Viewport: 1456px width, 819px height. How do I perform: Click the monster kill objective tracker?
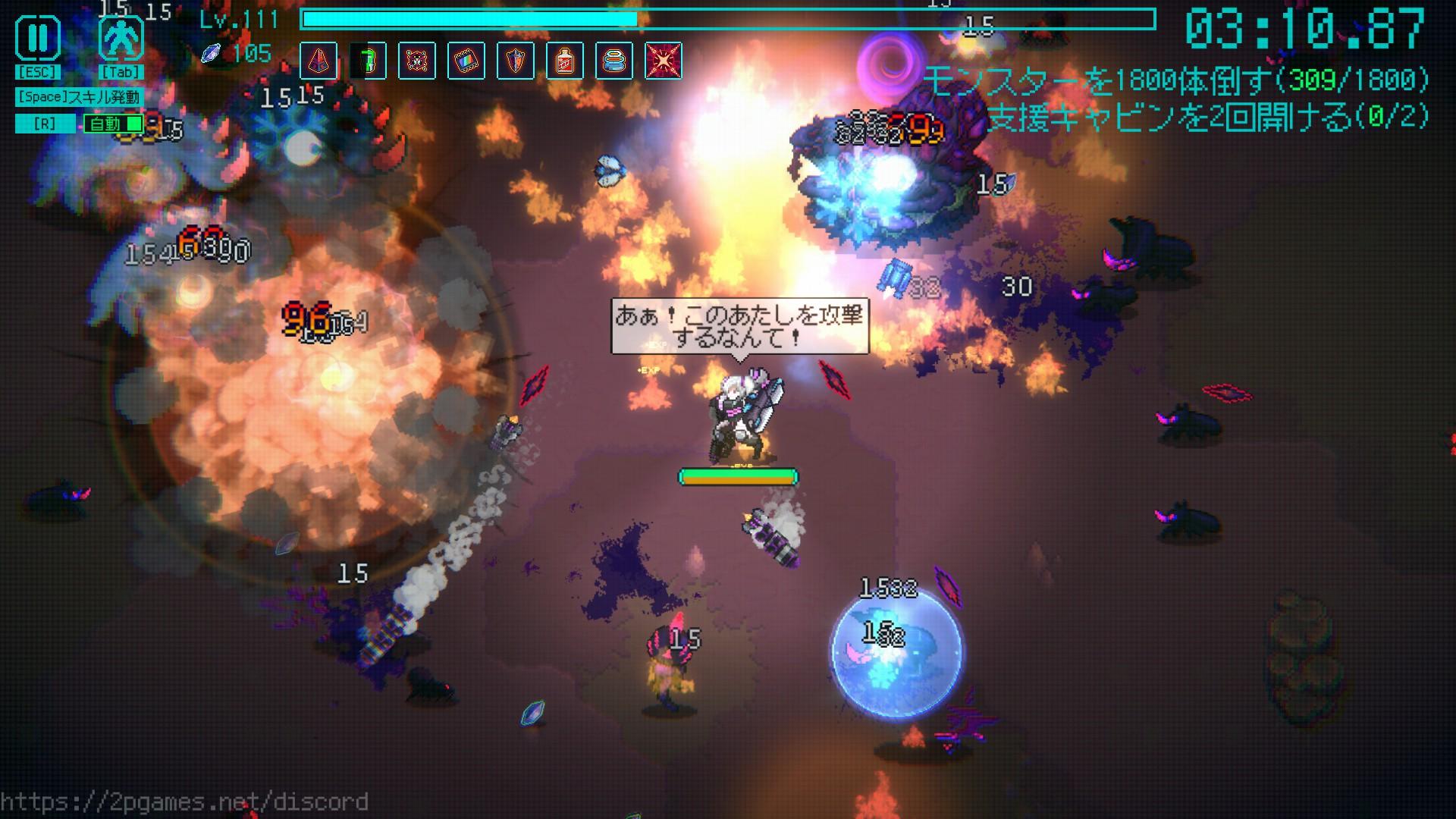[x=1175, y=80]
